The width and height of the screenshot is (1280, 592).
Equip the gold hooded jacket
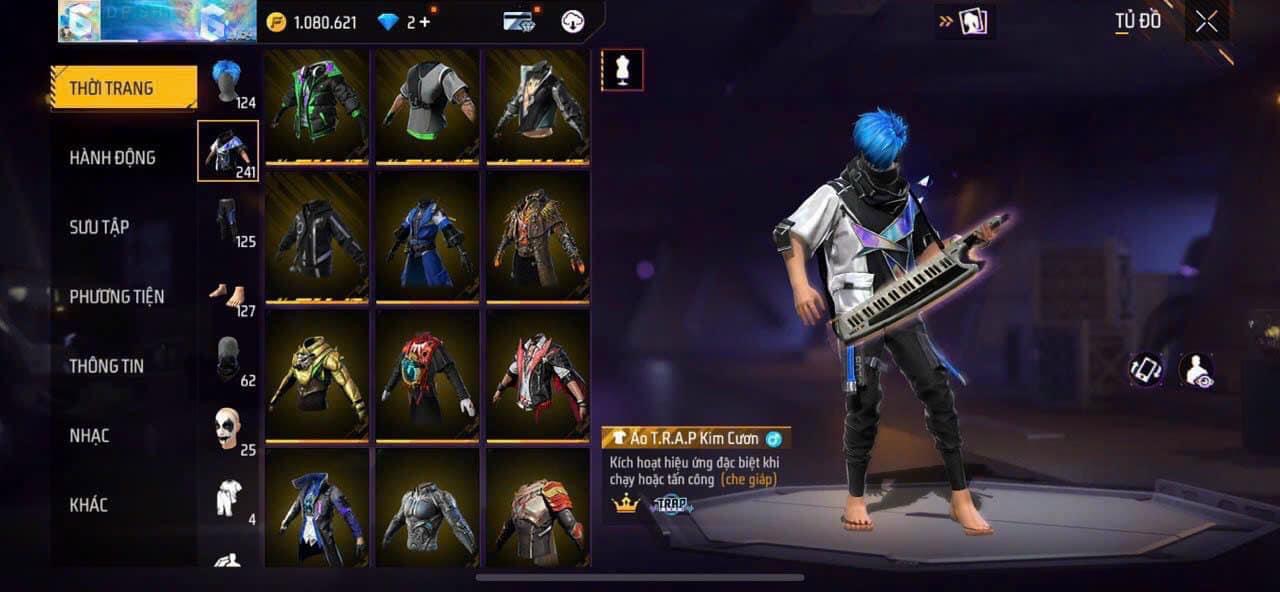click(x=318, y=376)
